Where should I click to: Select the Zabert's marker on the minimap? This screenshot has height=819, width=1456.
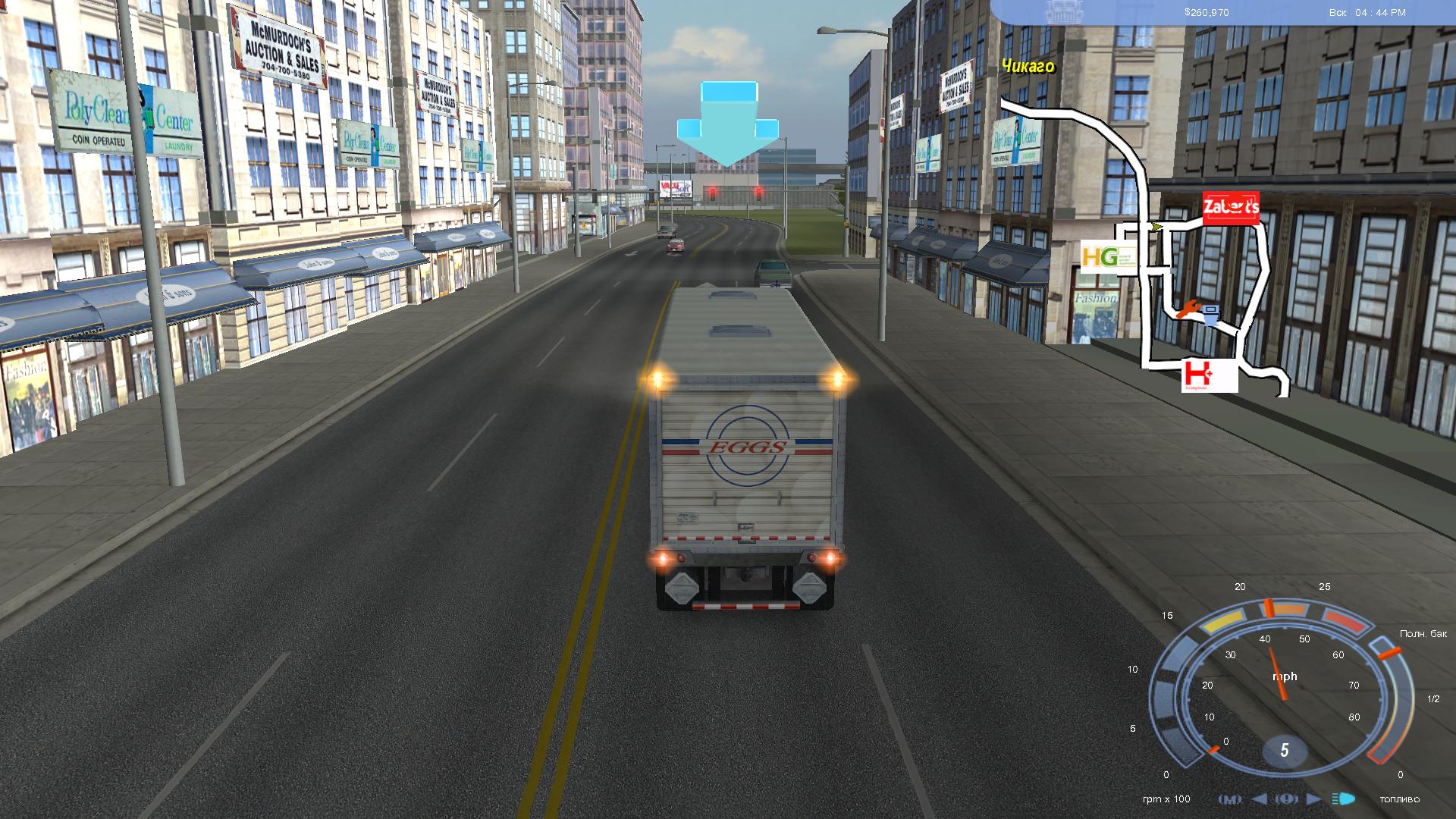1230,207
